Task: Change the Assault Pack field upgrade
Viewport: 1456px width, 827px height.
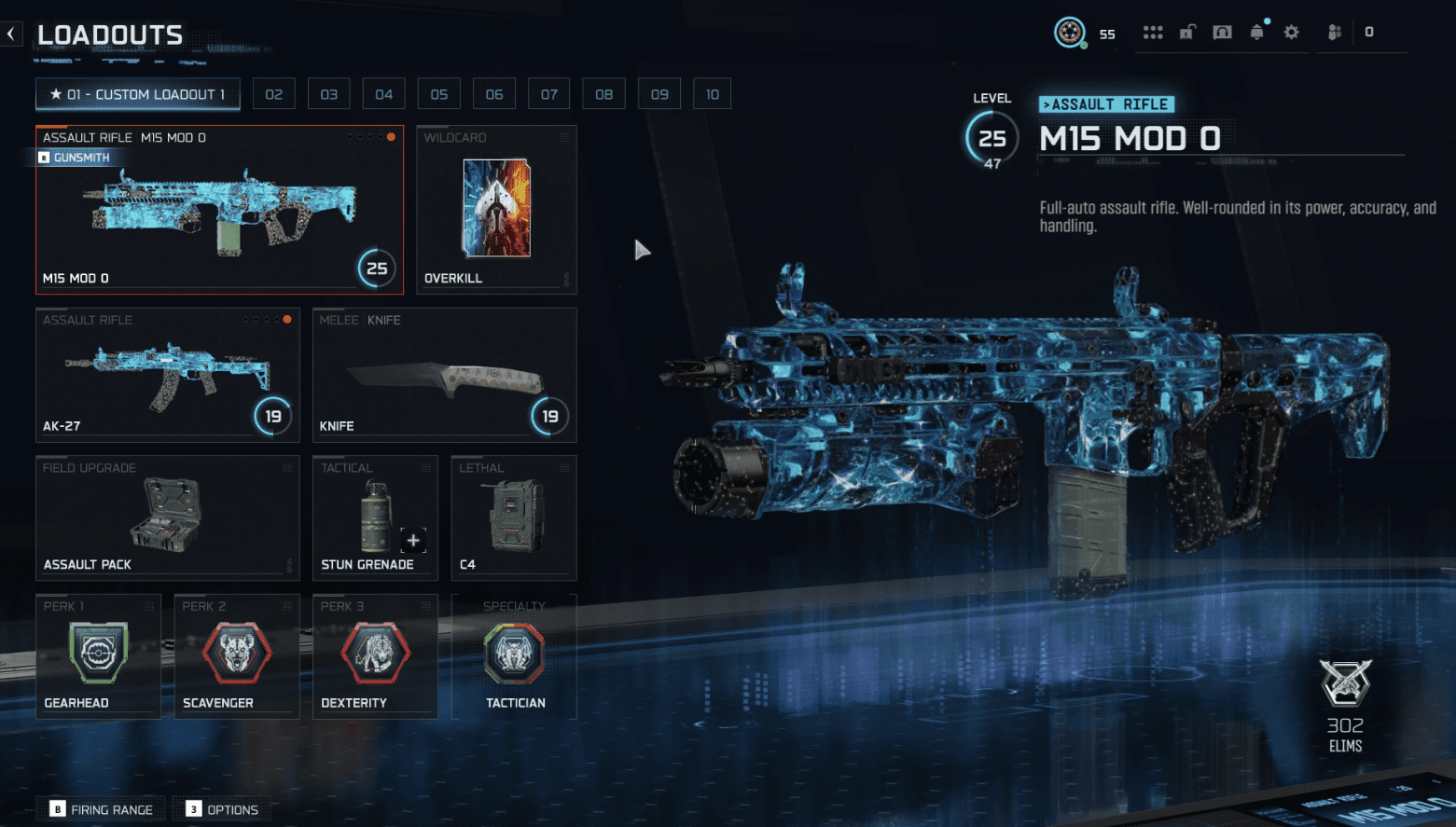Action: 167,518
